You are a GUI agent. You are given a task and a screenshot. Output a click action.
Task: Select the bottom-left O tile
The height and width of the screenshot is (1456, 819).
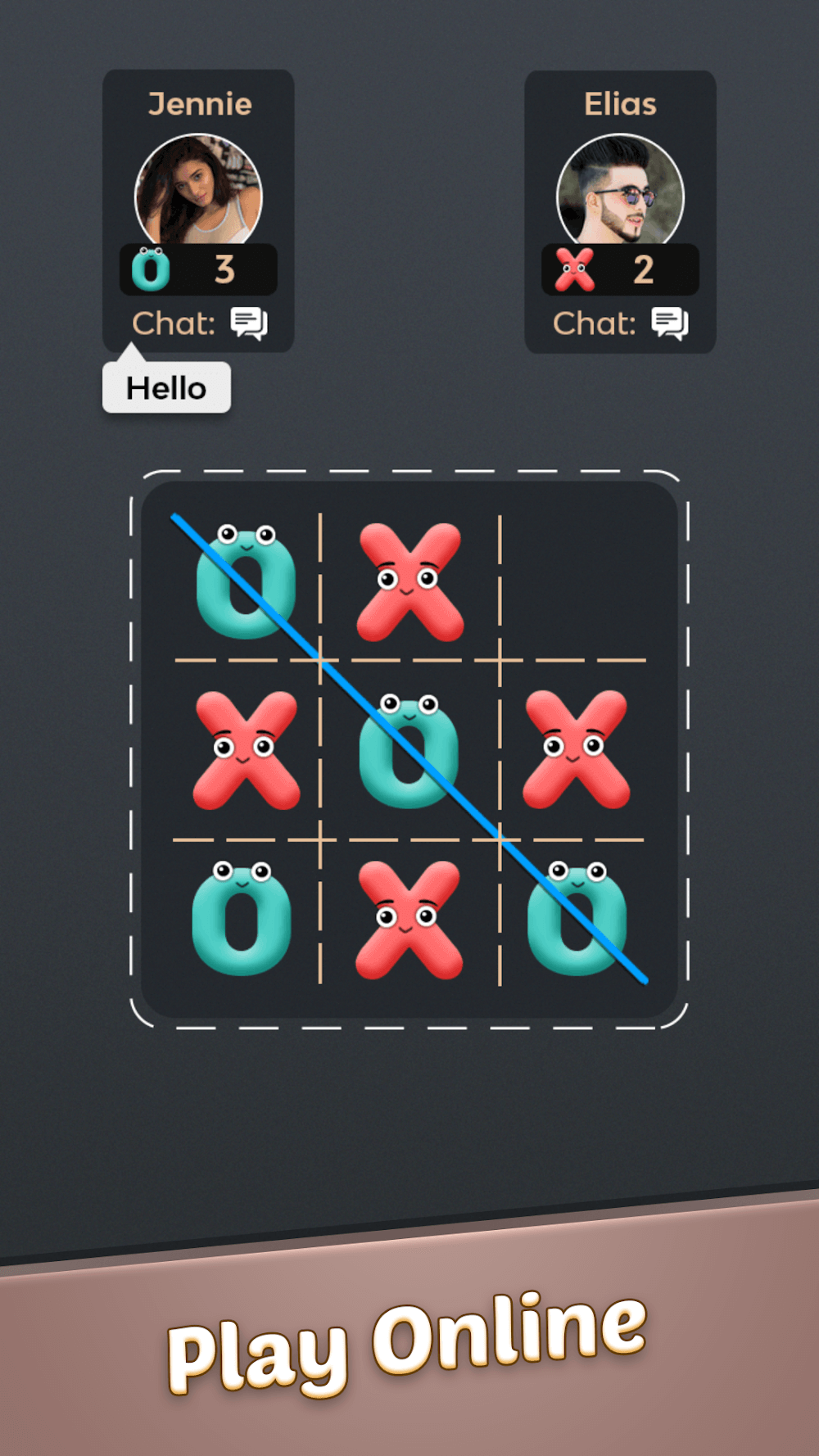tap(242, 919)
